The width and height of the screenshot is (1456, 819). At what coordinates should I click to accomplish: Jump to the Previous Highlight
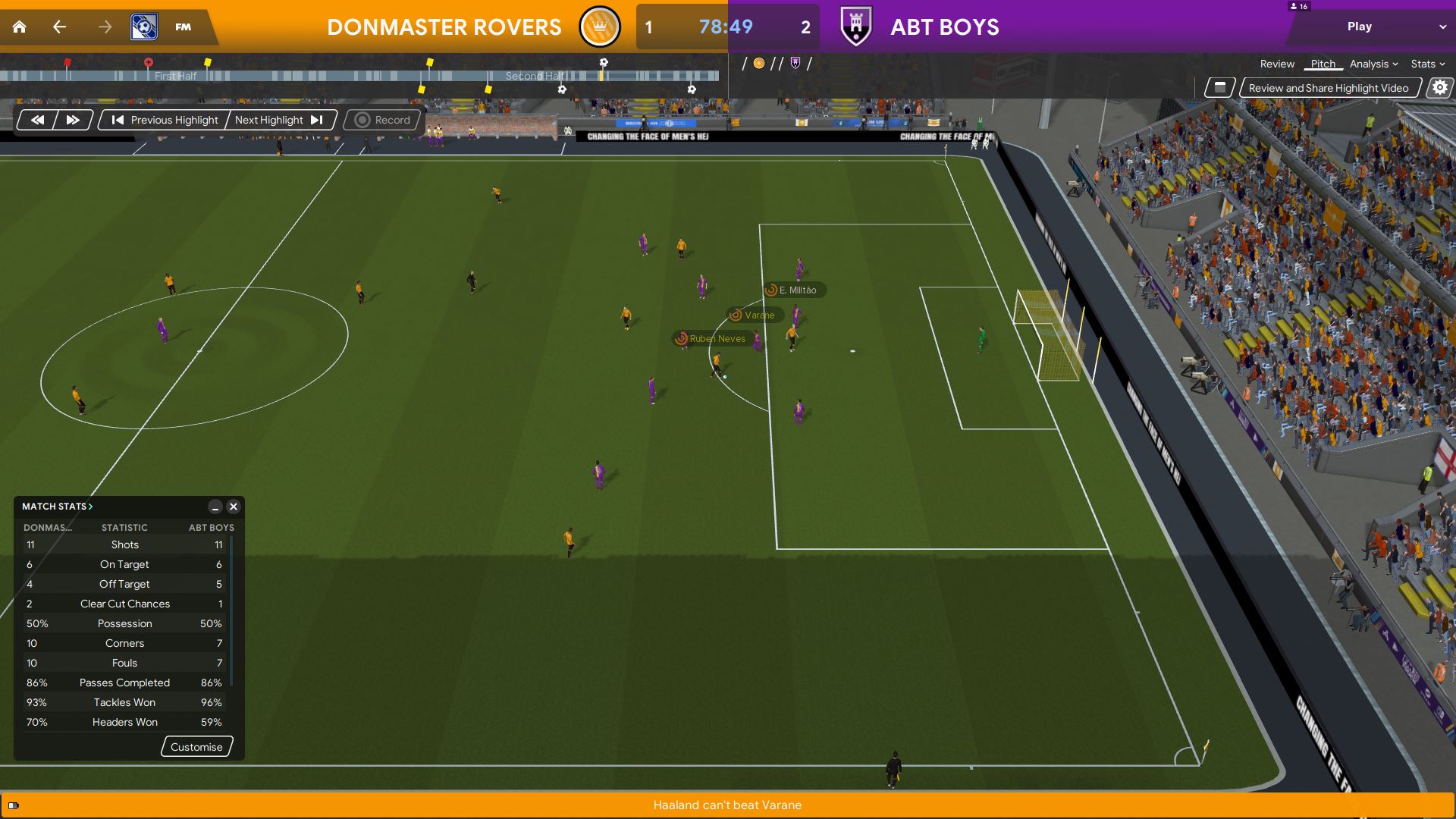pos(165,120)
